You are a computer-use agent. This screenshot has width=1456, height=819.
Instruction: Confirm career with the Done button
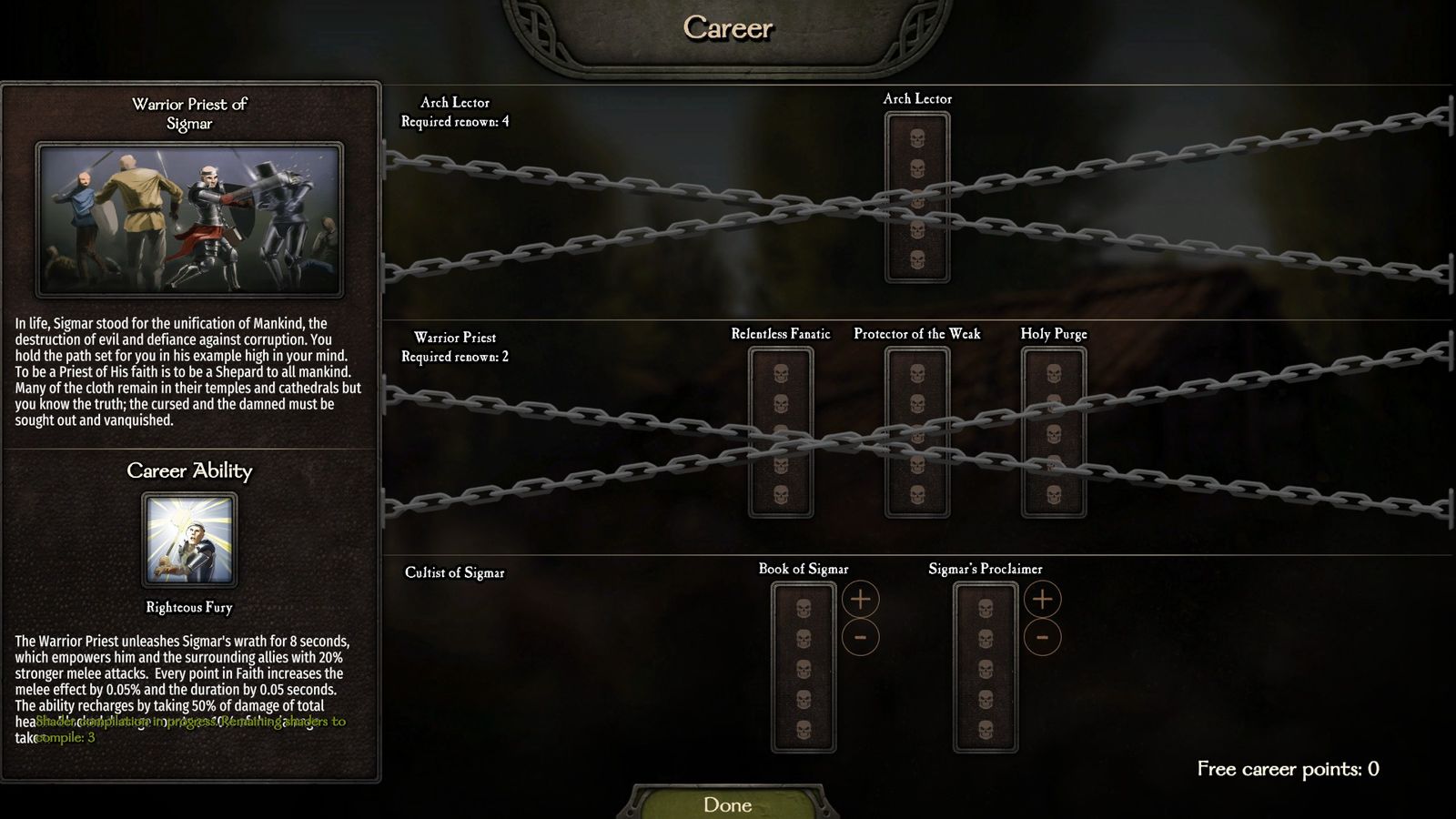pyautogui.click(x=728, y=804)
